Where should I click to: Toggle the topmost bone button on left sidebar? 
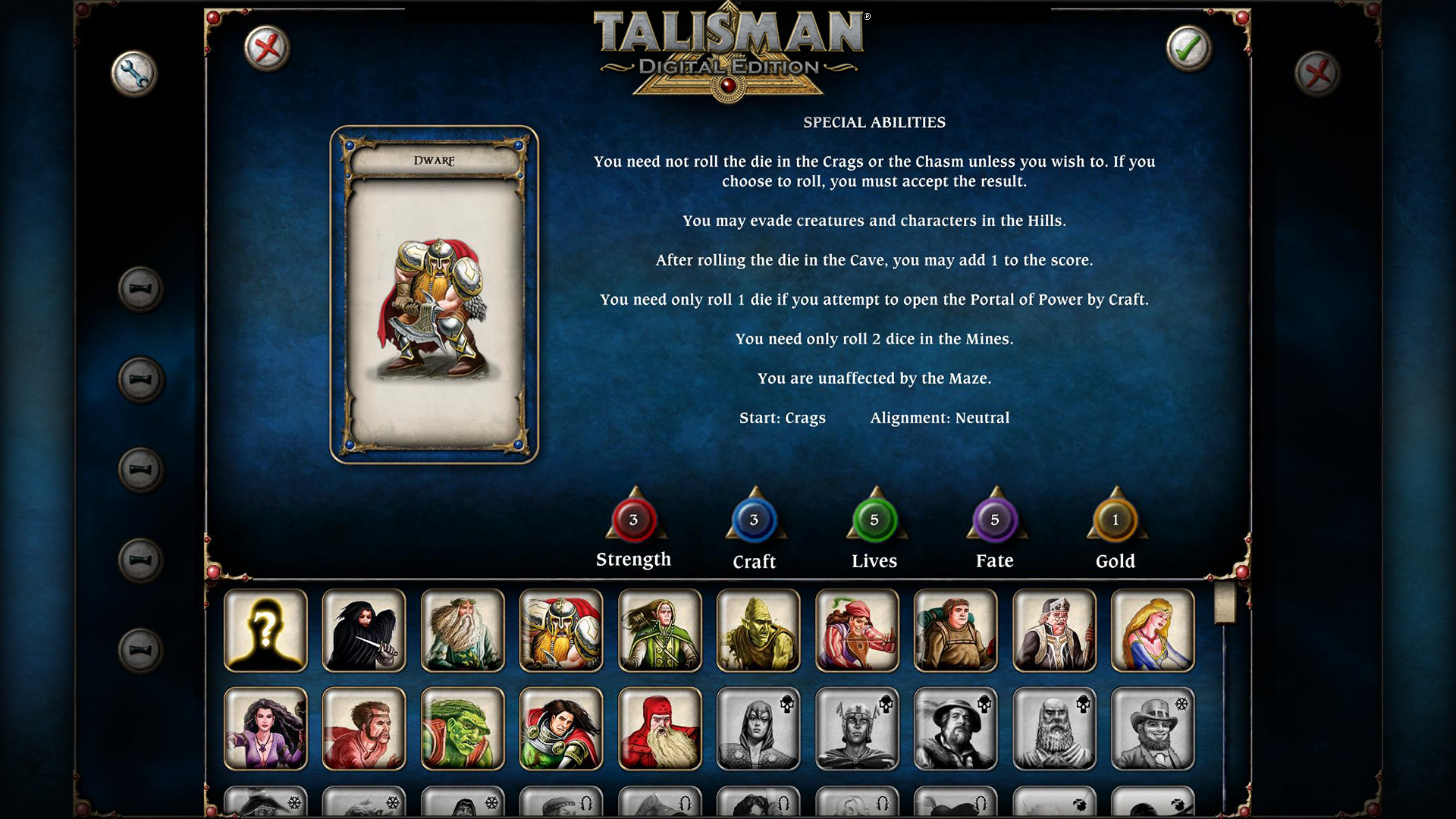pos(137,290)
